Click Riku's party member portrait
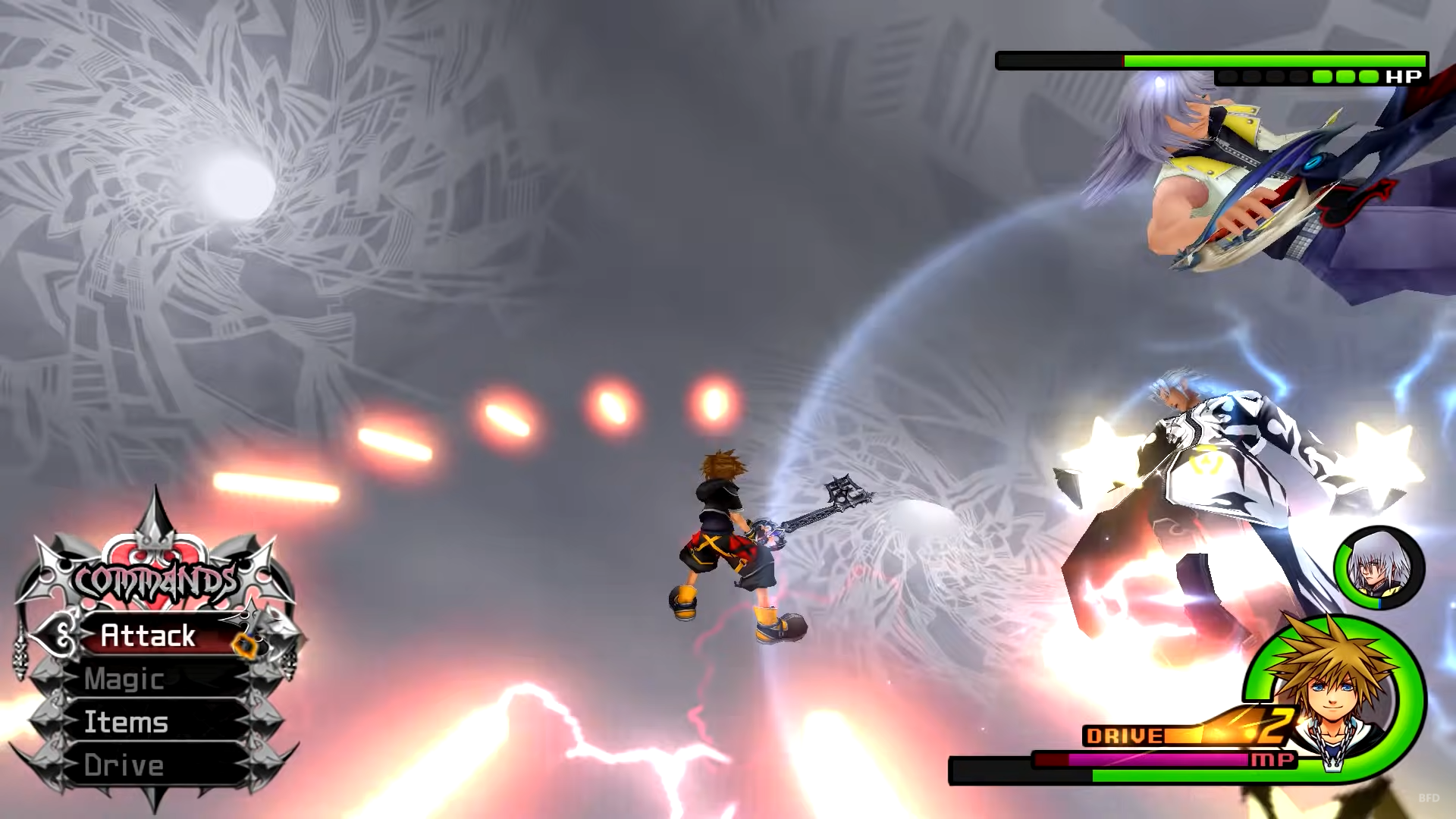Viewport: 1456px width, 819px height. [1378, 566]
